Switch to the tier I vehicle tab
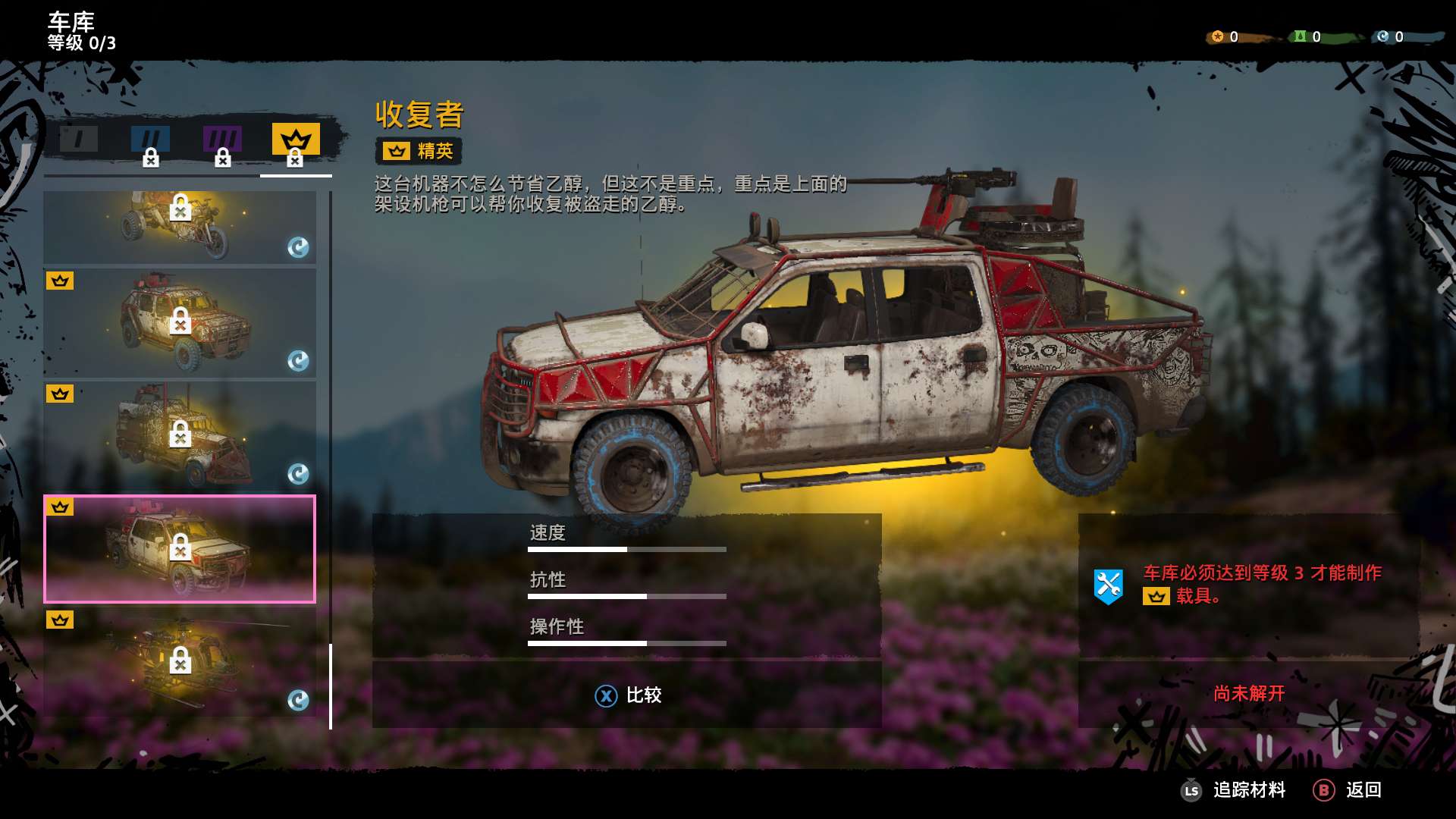This screenshot has width=1456, height=819. pyautogui.click(x=79, y=140)
